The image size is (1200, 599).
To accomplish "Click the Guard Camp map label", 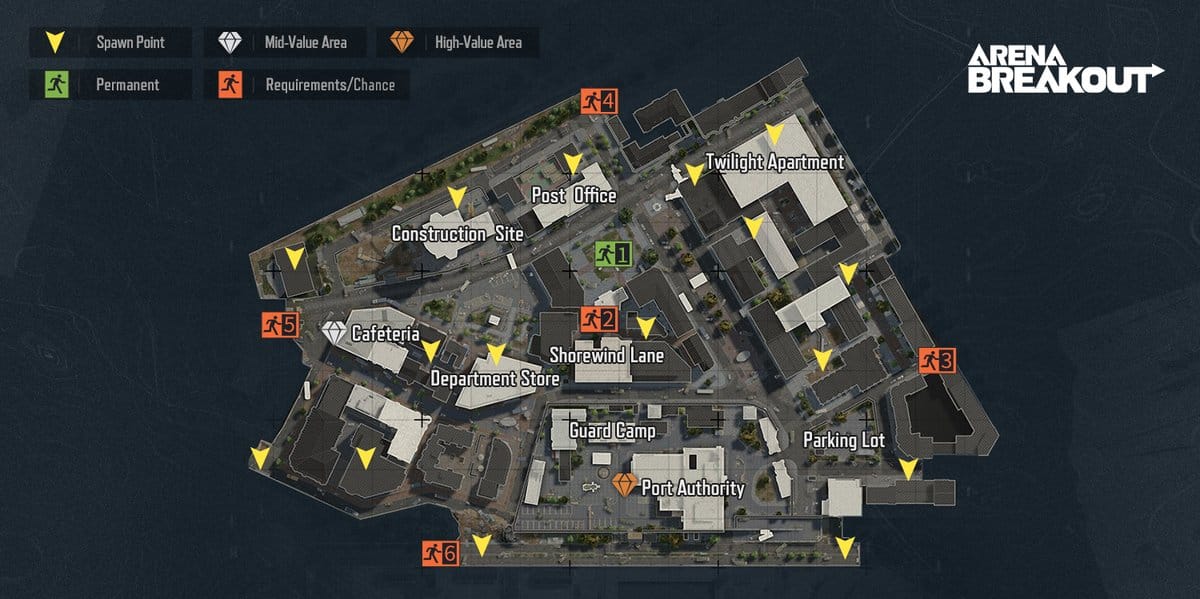I will pos(612,431).
